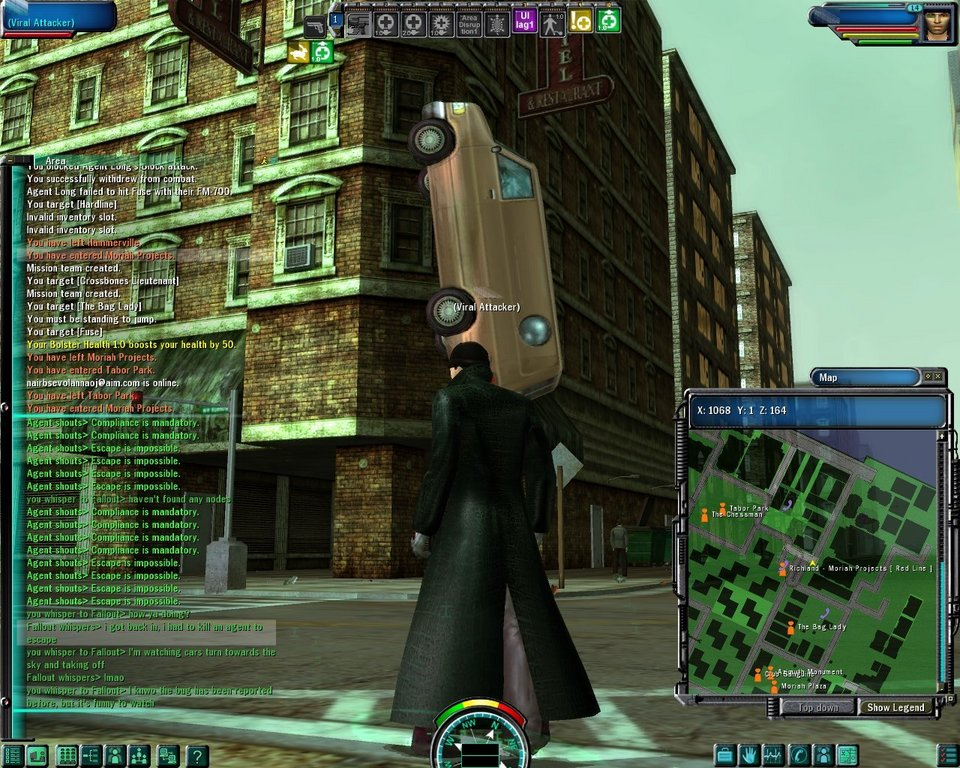Click the open hand action button
This screenshot has height=768, width=960.
click(749, 755)
